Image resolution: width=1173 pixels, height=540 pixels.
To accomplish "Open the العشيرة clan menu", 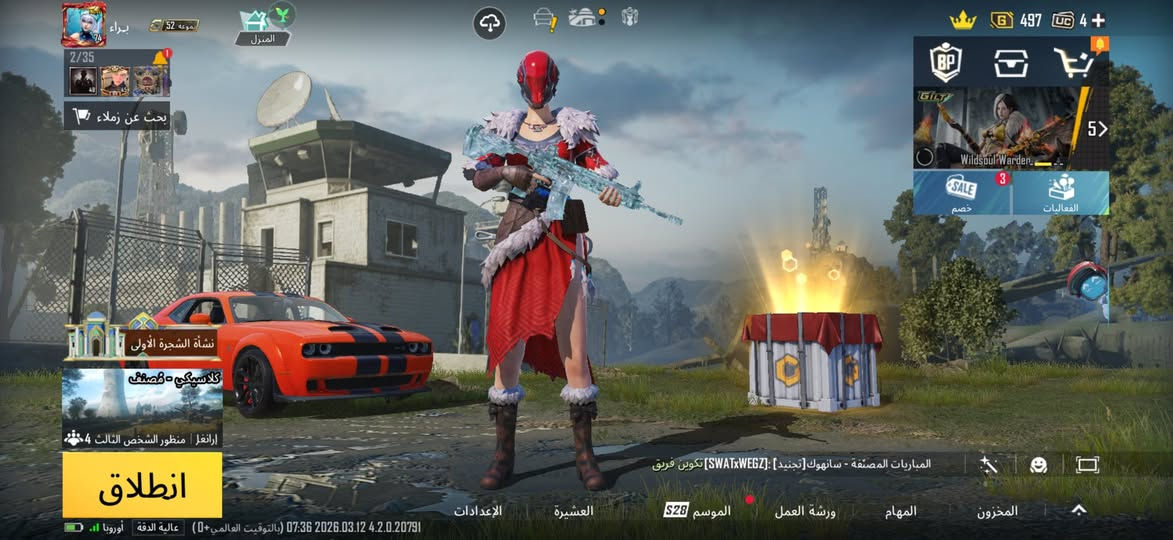I will 574,511.
